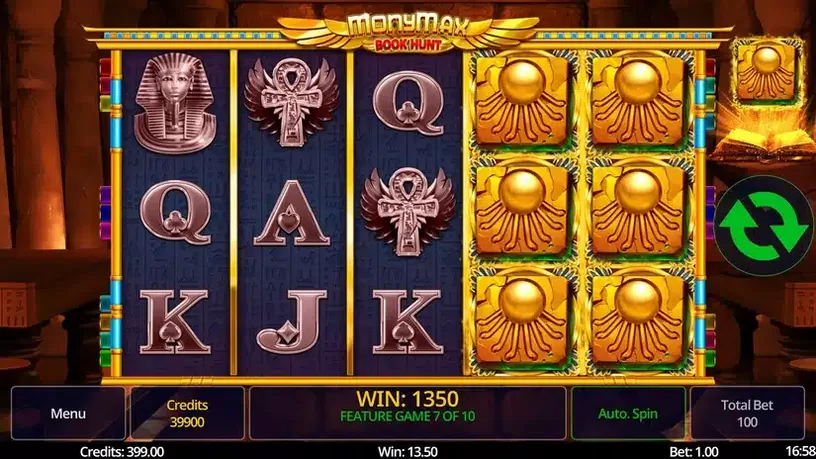Open the Total Bet panel
Screen dimensions: 816x459
pyautogui.click(x=747, y=413)
